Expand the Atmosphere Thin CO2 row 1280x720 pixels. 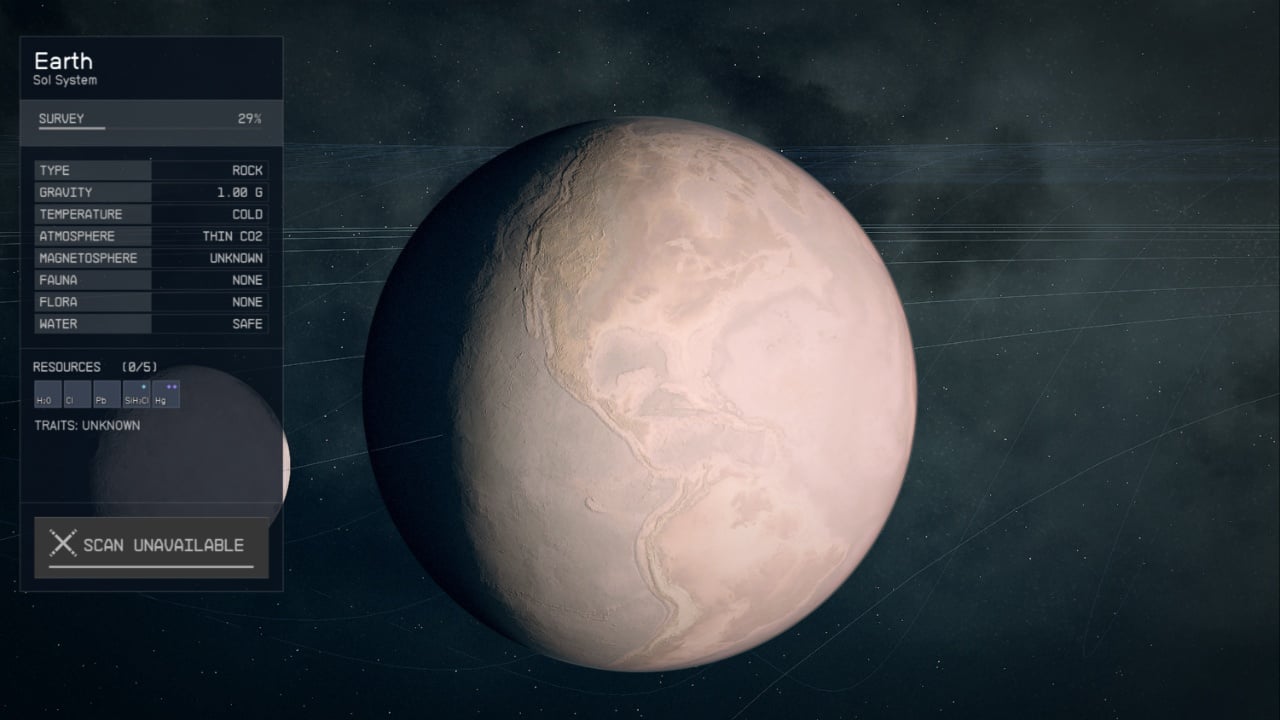click(x=150, y=236)
